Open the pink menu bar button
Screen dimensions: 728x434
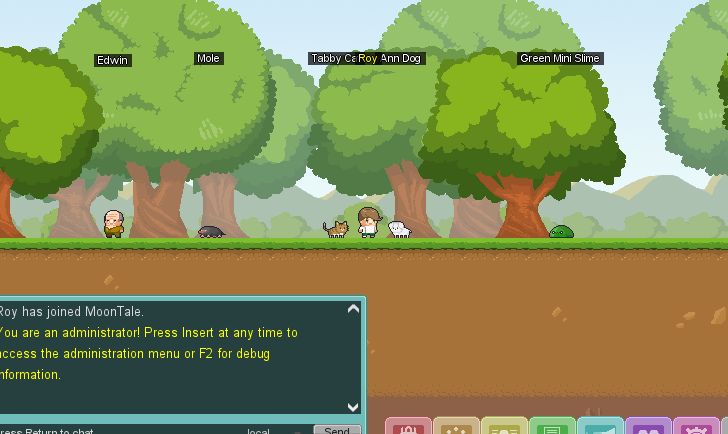click(696, 427)
